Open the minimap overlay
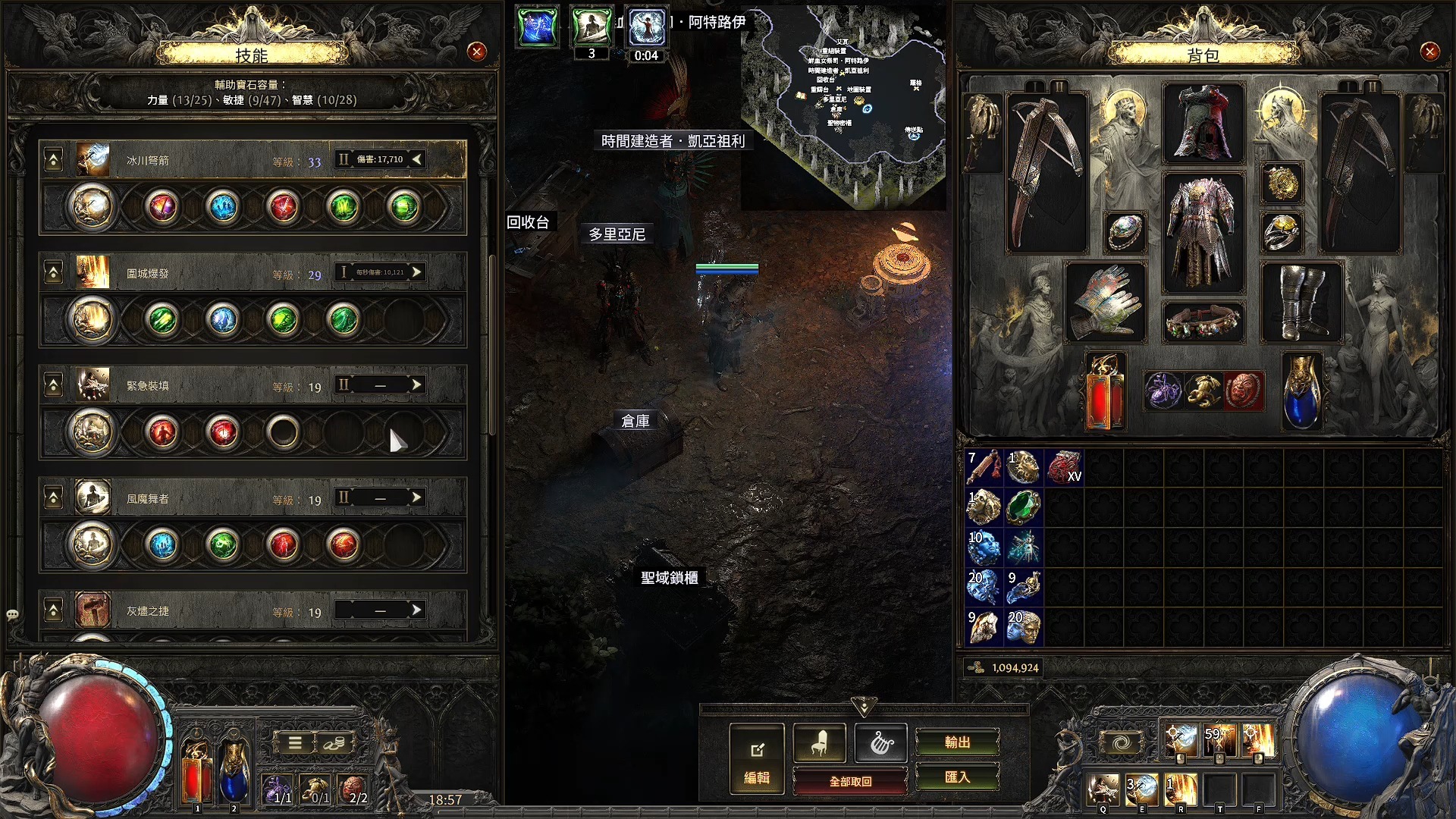 click(x=843, y=106)
